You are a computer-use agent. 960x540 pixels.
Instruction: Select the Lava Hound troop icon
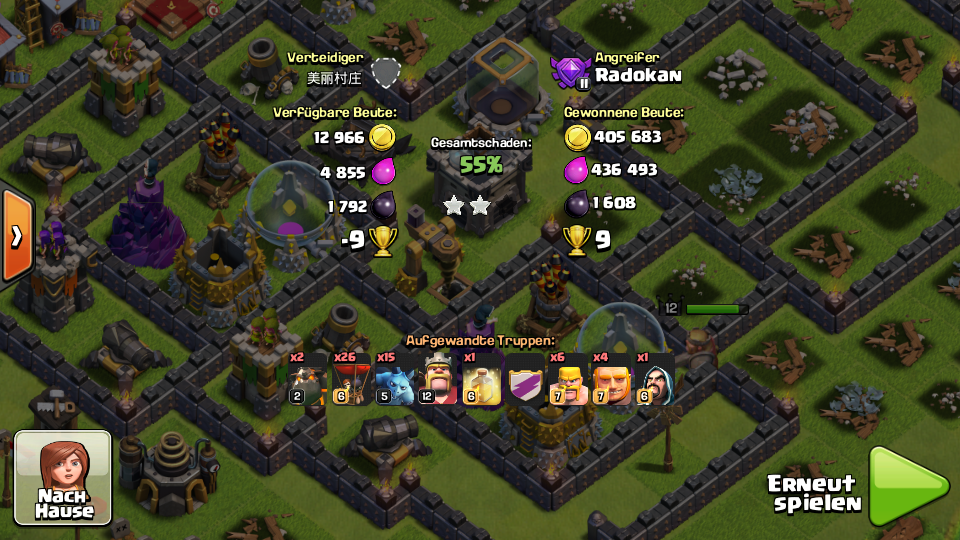point(307,379)
